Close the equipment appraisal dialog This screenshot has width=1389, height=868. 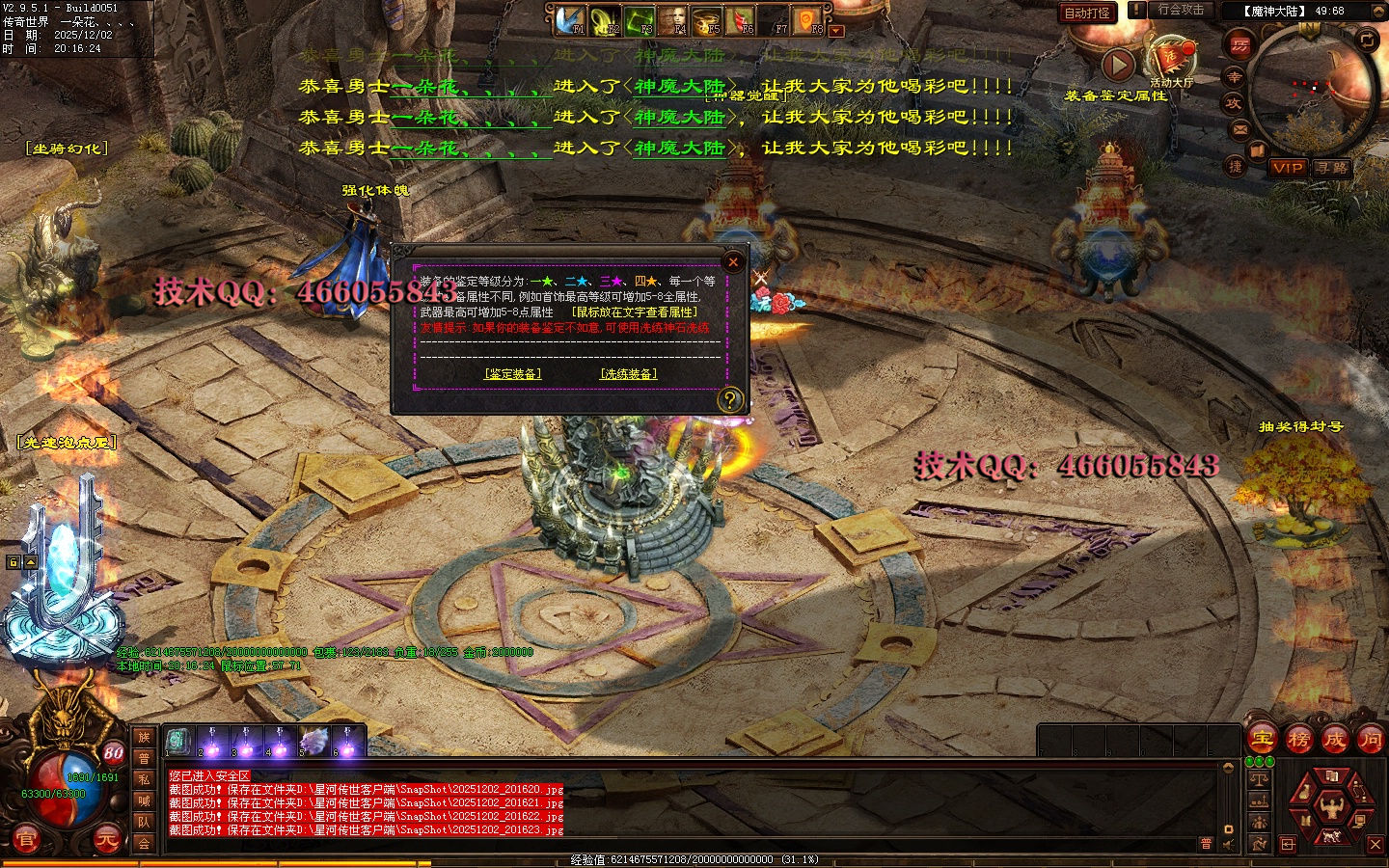coord(733,261)
